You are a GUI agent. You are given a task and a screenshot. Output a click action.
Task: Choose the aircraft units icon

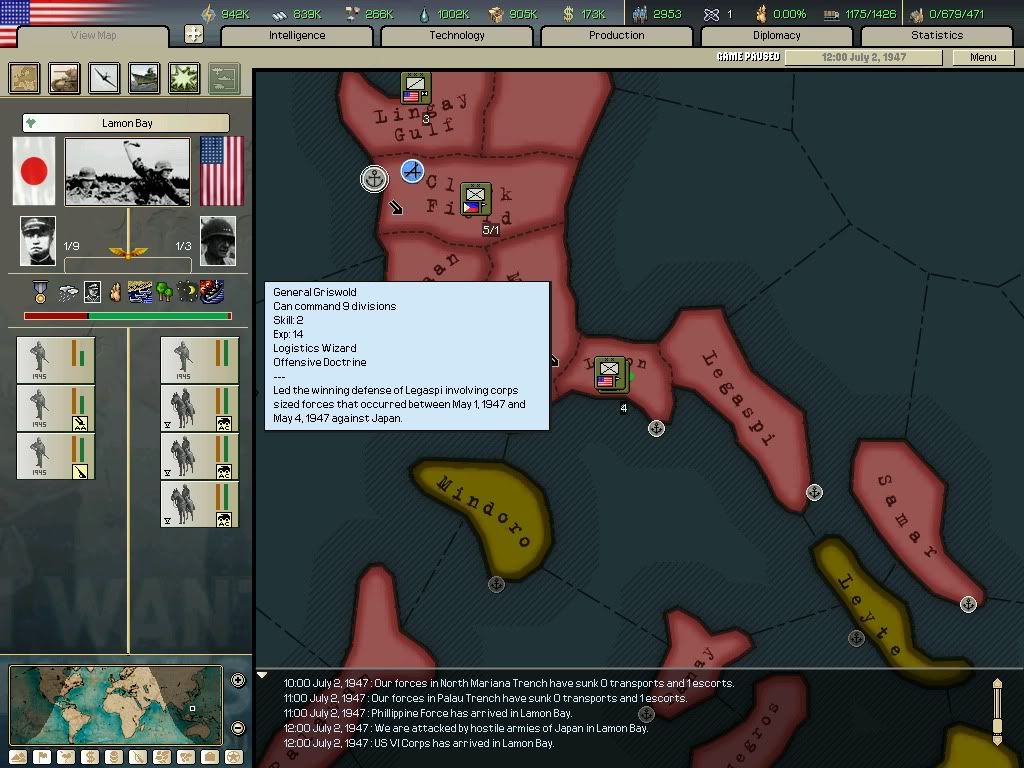104,78
